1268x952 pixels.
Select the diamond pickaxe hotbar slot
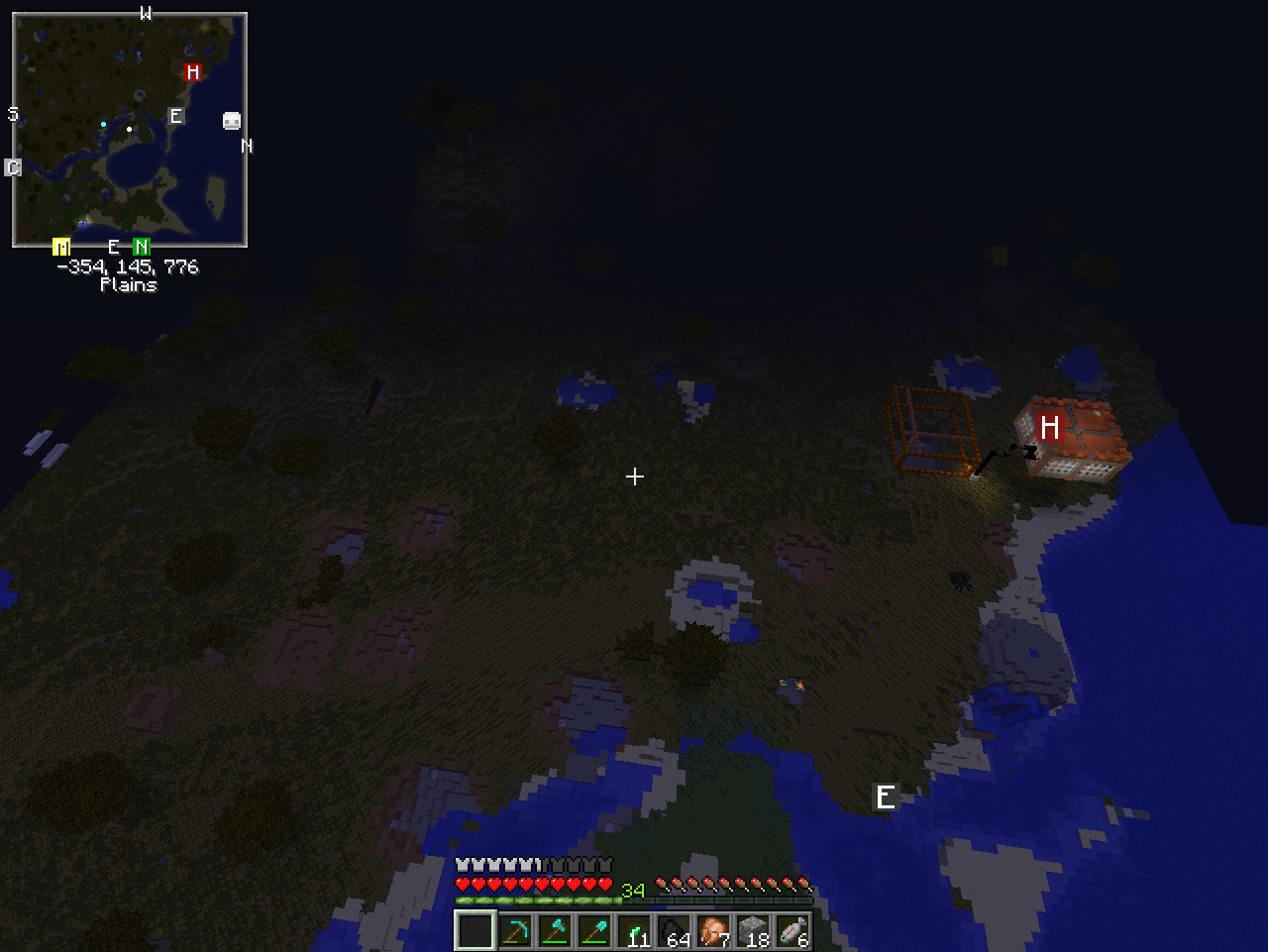click(515, 931)
